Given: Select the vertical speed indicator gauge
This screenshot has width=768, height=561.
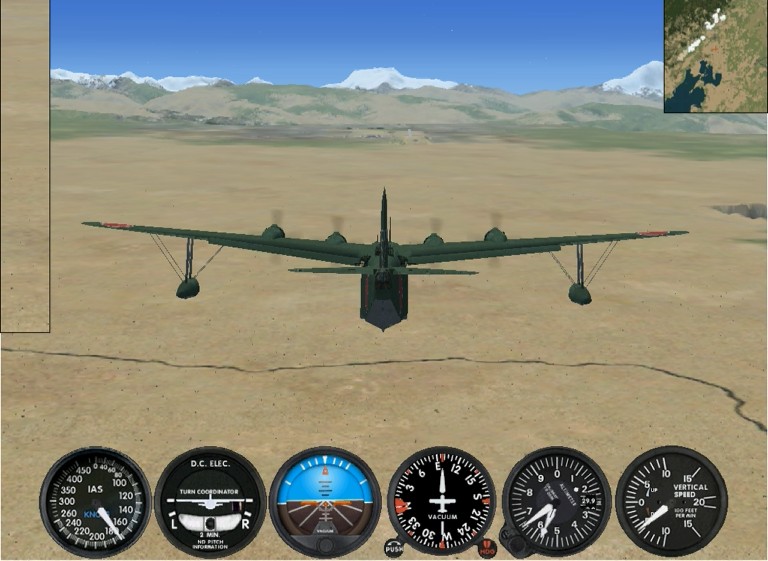Looking at the screenshot, I should (x=671, y=501).
